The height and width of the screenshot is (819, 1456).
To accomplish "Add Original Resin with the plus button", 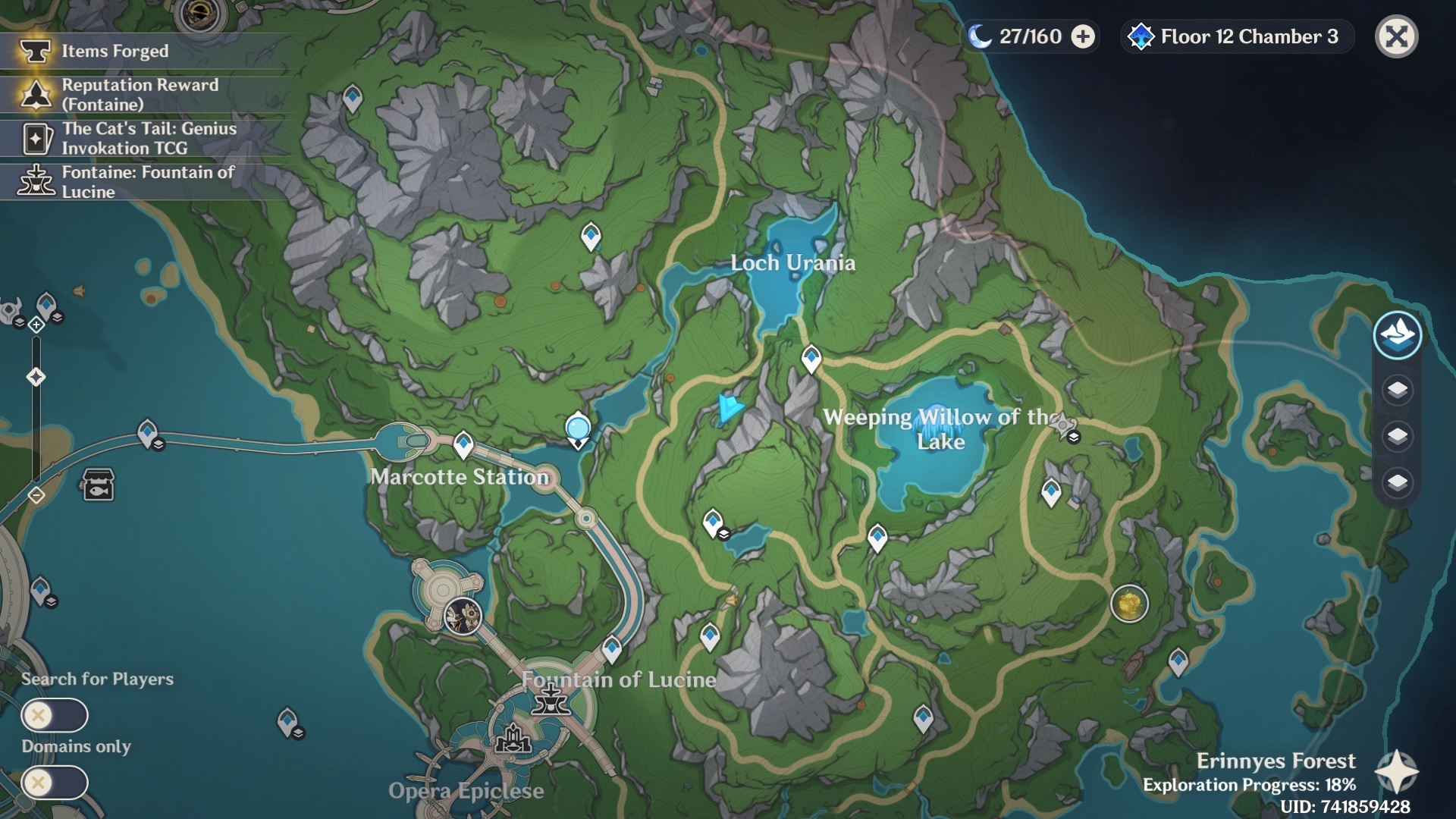I will [1083, 36].
